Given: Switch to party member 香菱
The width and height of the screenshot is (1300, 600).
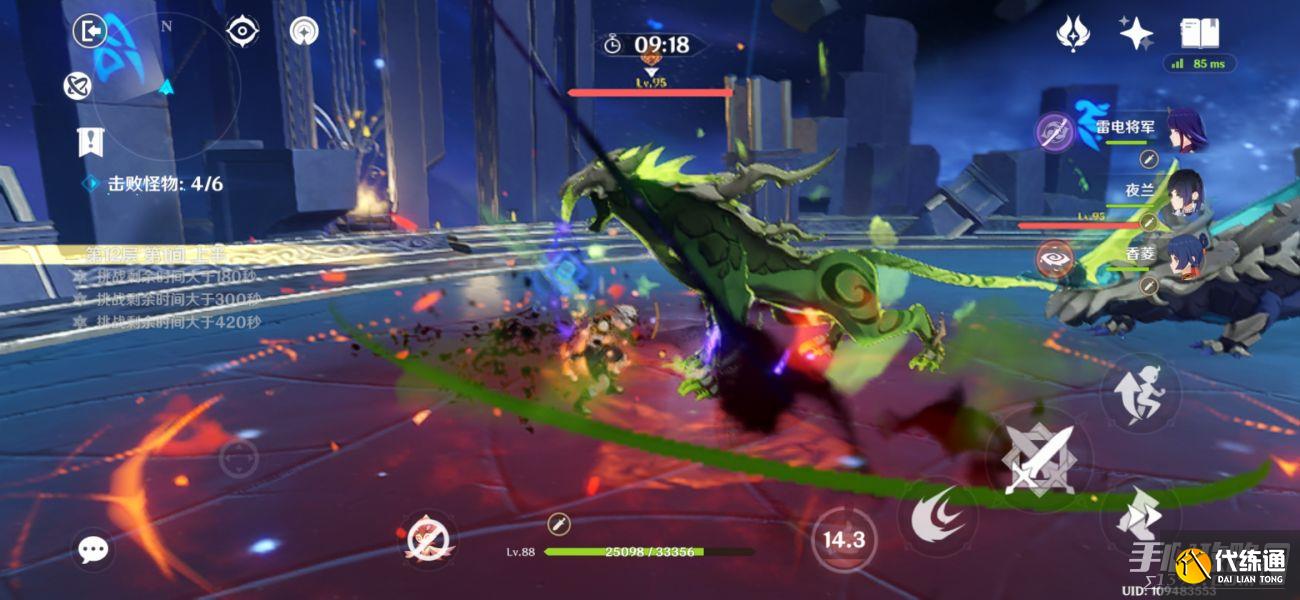Looking at the screenshot, I should point(1185,251).
